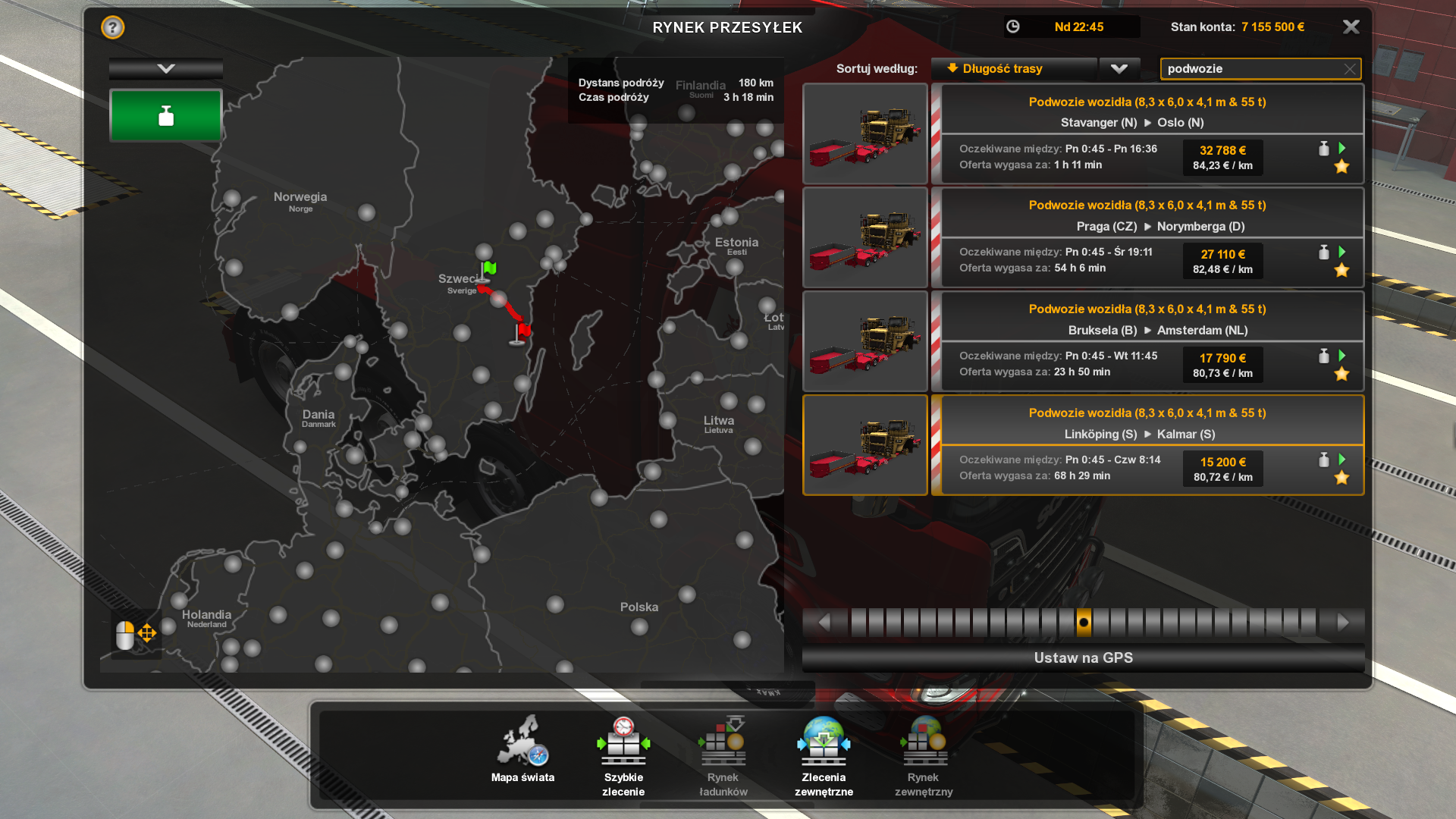Expand the collapsed panel chevron above green button
Image resolution: width=1456 pixels, height=819 pixels.
pyautogui.click(x=166, y=69)
